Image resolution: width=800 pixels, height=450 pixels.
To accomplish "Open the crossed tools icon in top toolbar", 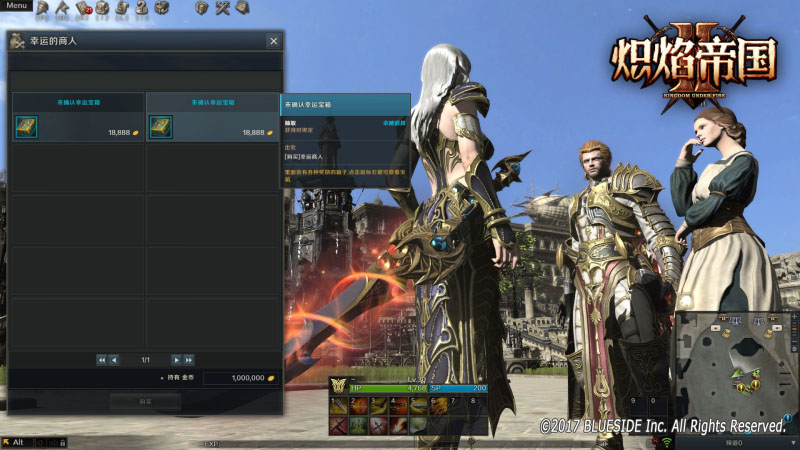I will coord(222,8).
